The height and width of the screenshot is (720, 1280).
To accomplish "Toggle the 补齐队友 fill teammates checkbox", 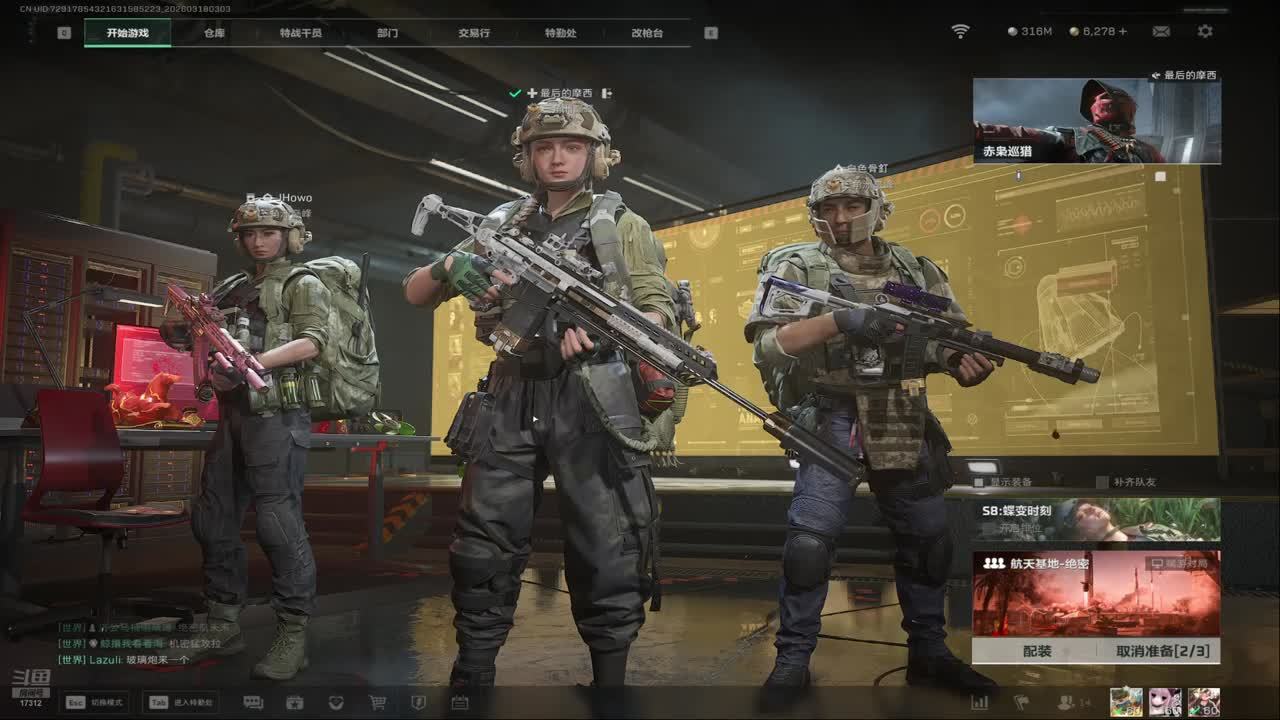I will 1103,482.
